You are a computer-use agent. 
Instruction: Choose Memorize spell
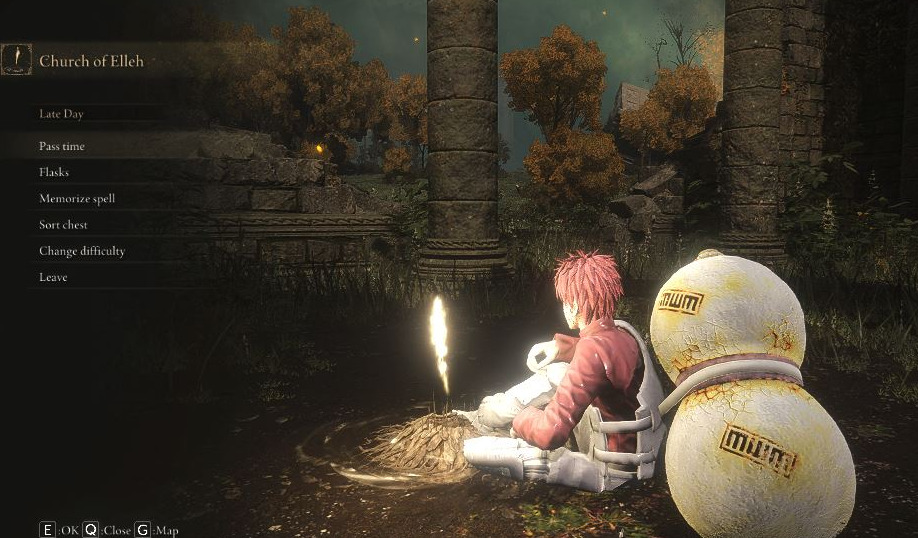point(77,198)
